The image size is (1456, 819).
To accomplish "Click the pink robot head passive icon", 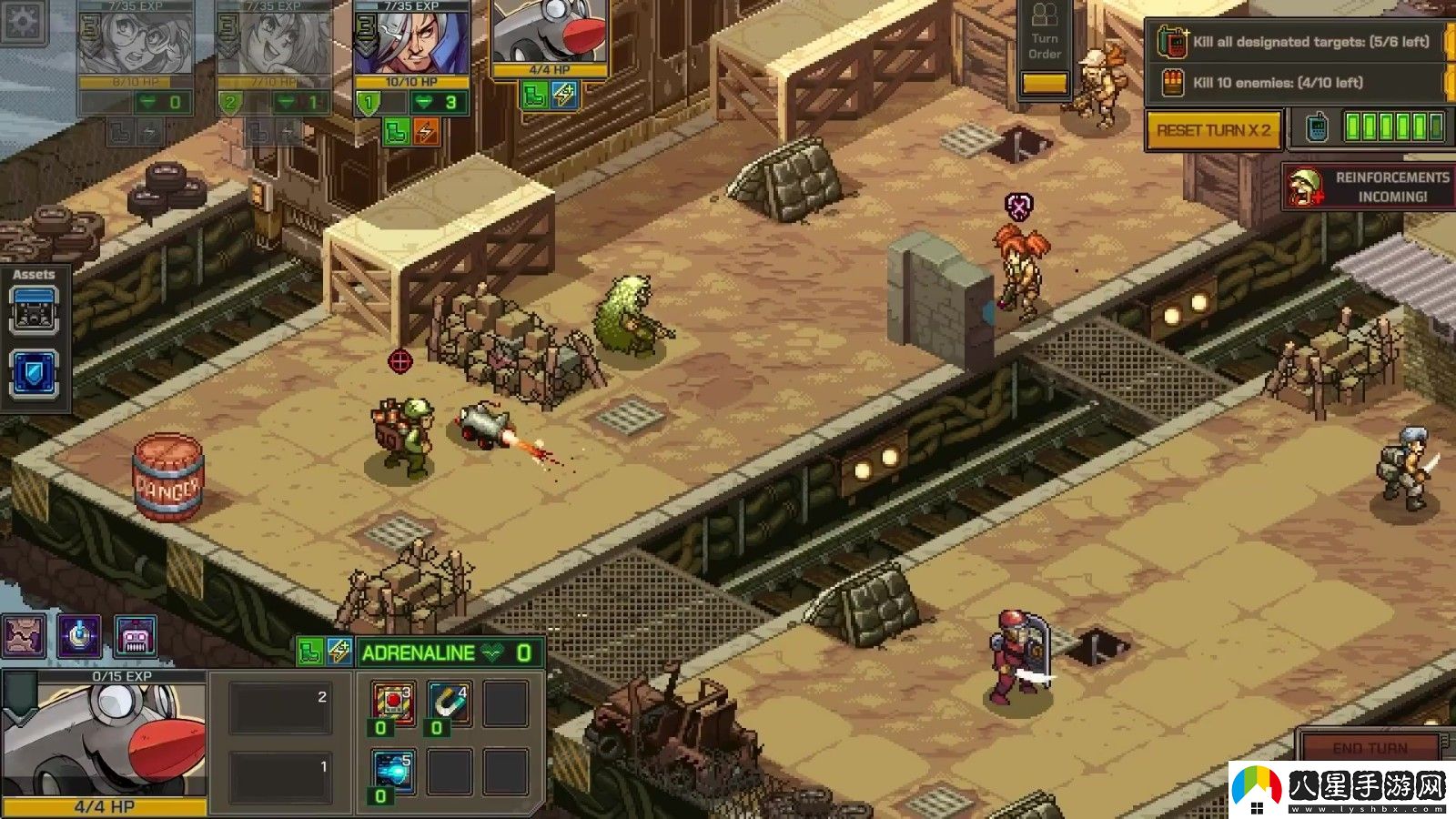I will click(135, 636).
